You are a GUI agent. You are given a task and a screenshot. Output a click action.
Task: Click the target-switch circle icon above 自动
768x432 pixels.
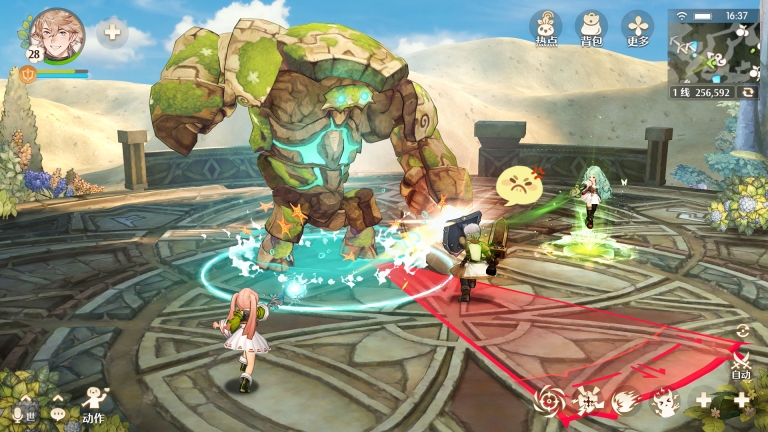tap(741, 331)
